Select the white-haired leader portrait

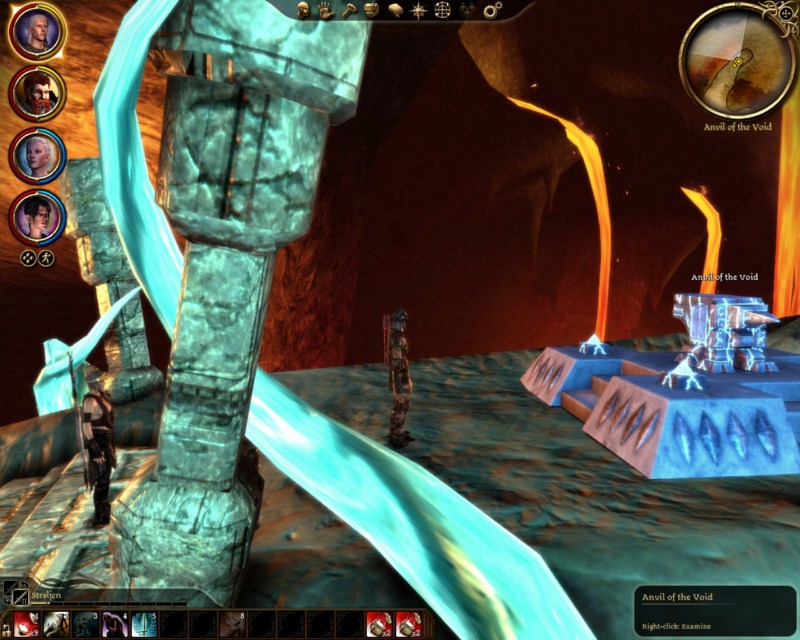[38, 32]
